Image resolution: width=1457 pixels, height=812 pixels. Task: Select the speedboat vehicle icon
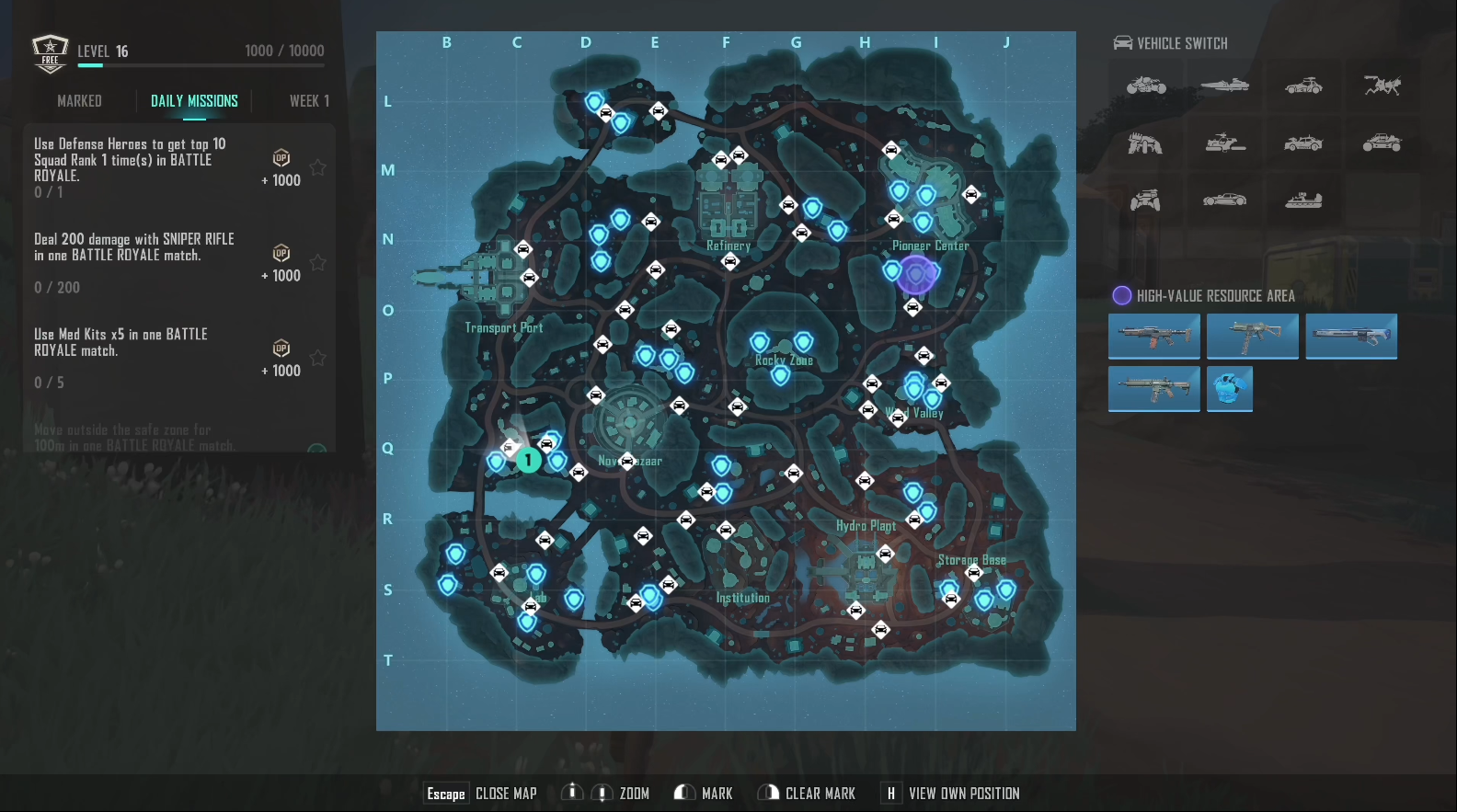1224,86
